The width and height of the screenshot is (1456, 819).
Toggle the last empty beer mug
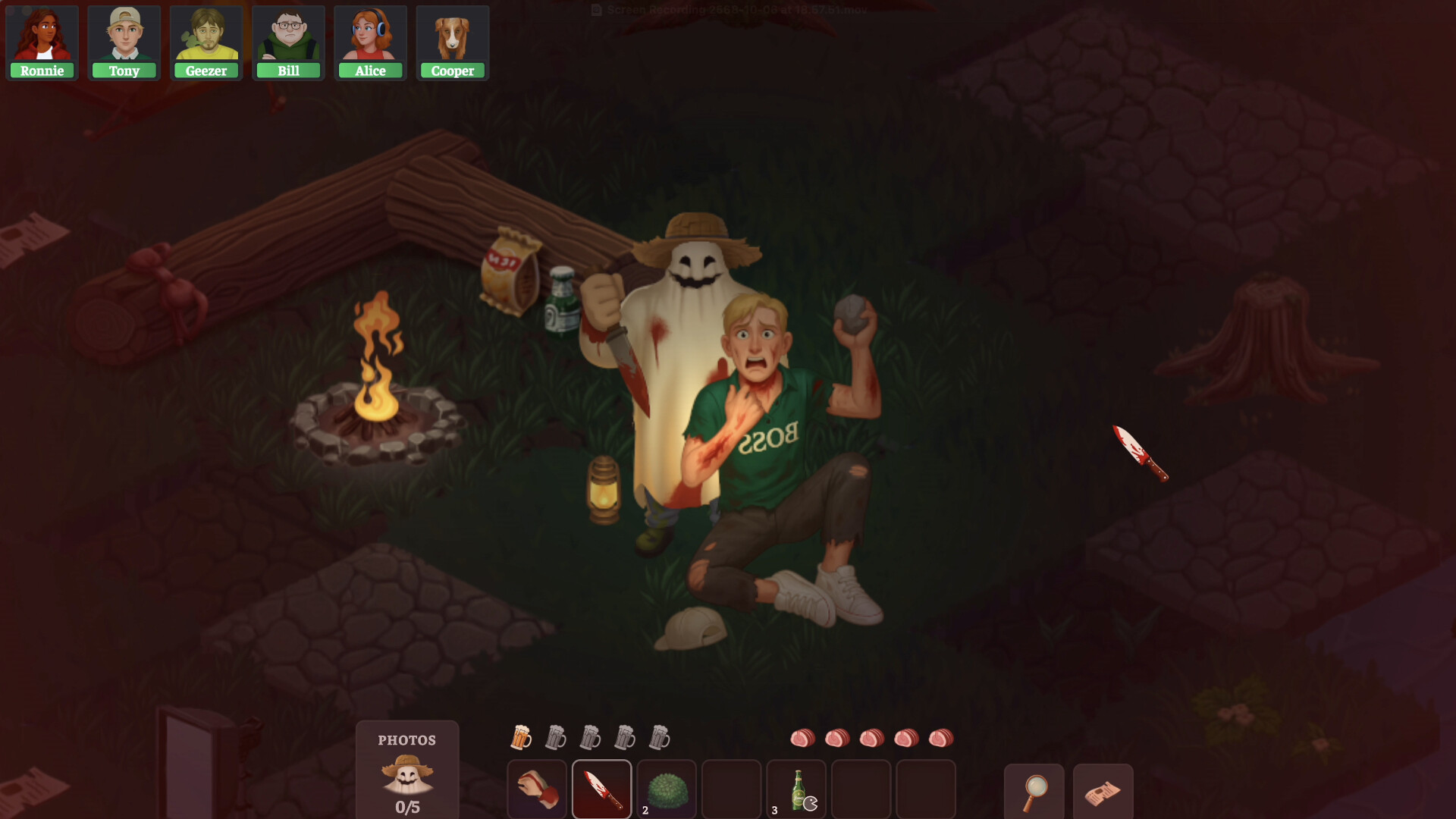click(661, 736)
